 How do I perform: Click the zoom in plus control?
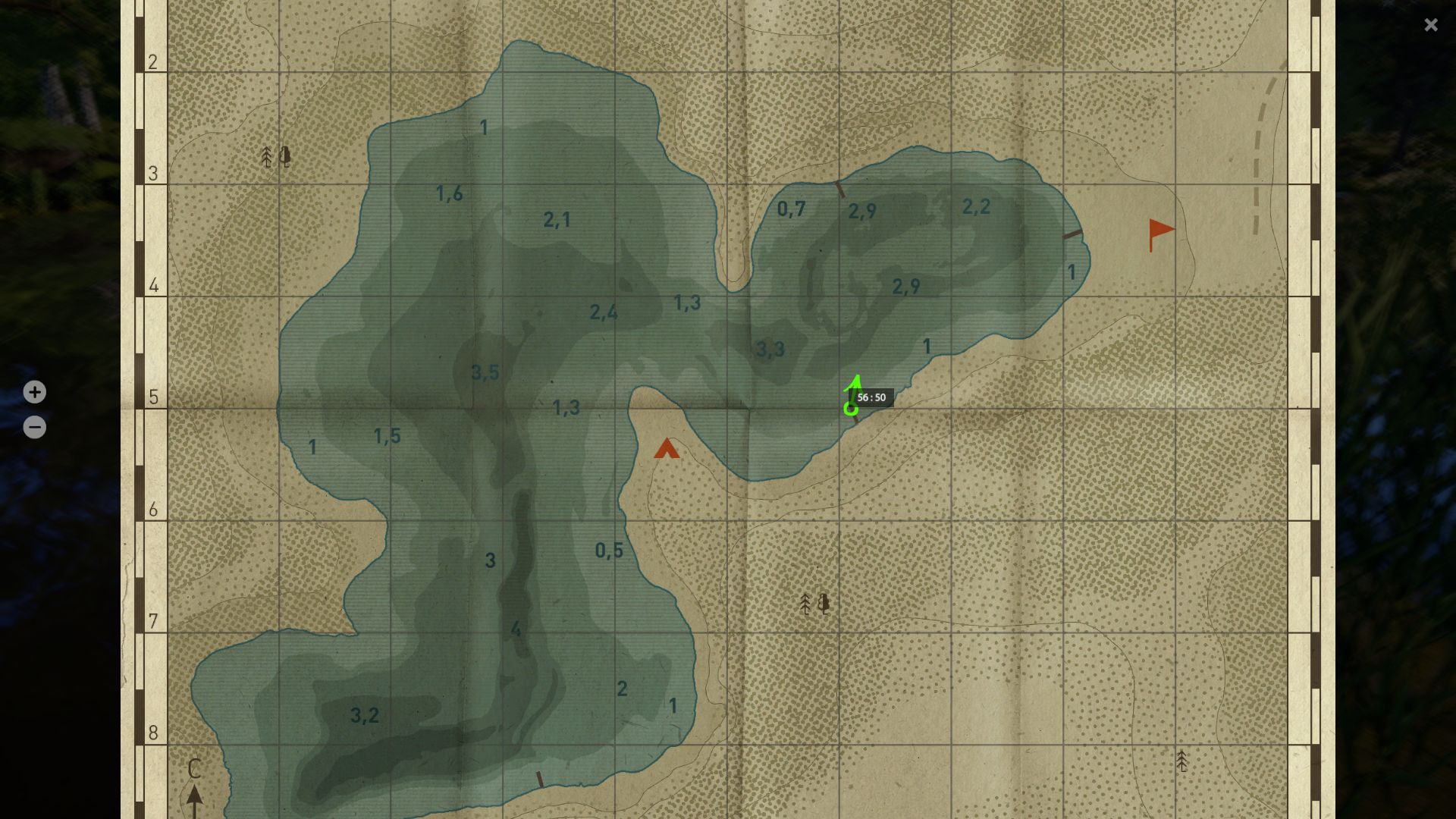[x=34, y=392]
